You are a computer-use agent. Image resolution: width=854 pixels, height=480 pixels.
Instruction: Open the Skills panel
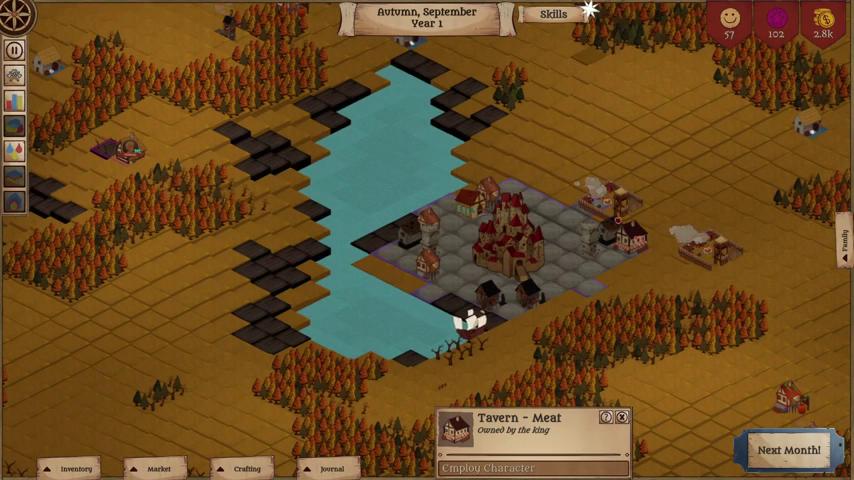(x=553, y=14)
